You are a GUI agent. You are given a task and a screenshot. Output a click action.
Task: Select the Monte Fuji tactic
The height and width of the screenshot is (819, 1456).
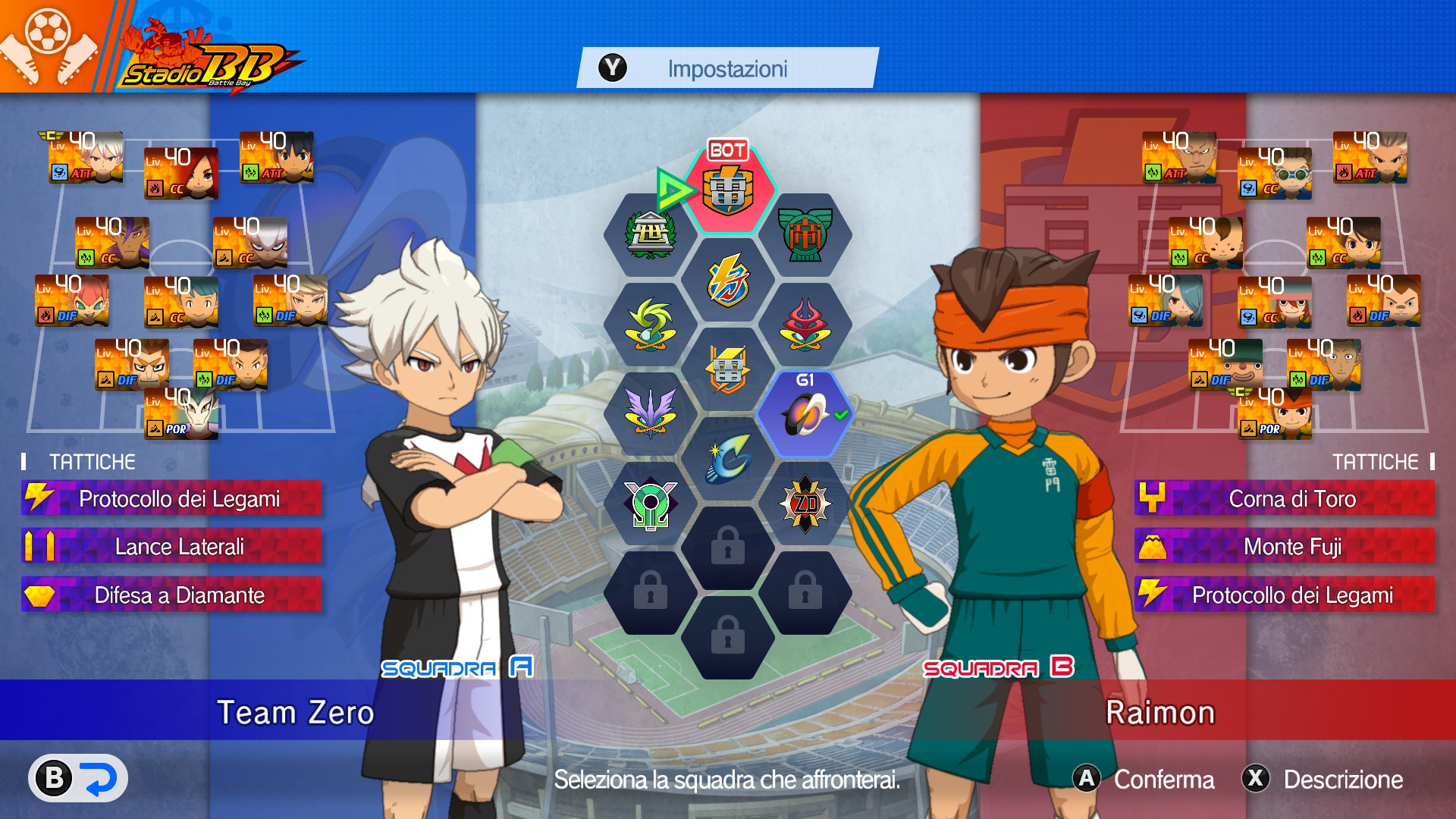1285,547
